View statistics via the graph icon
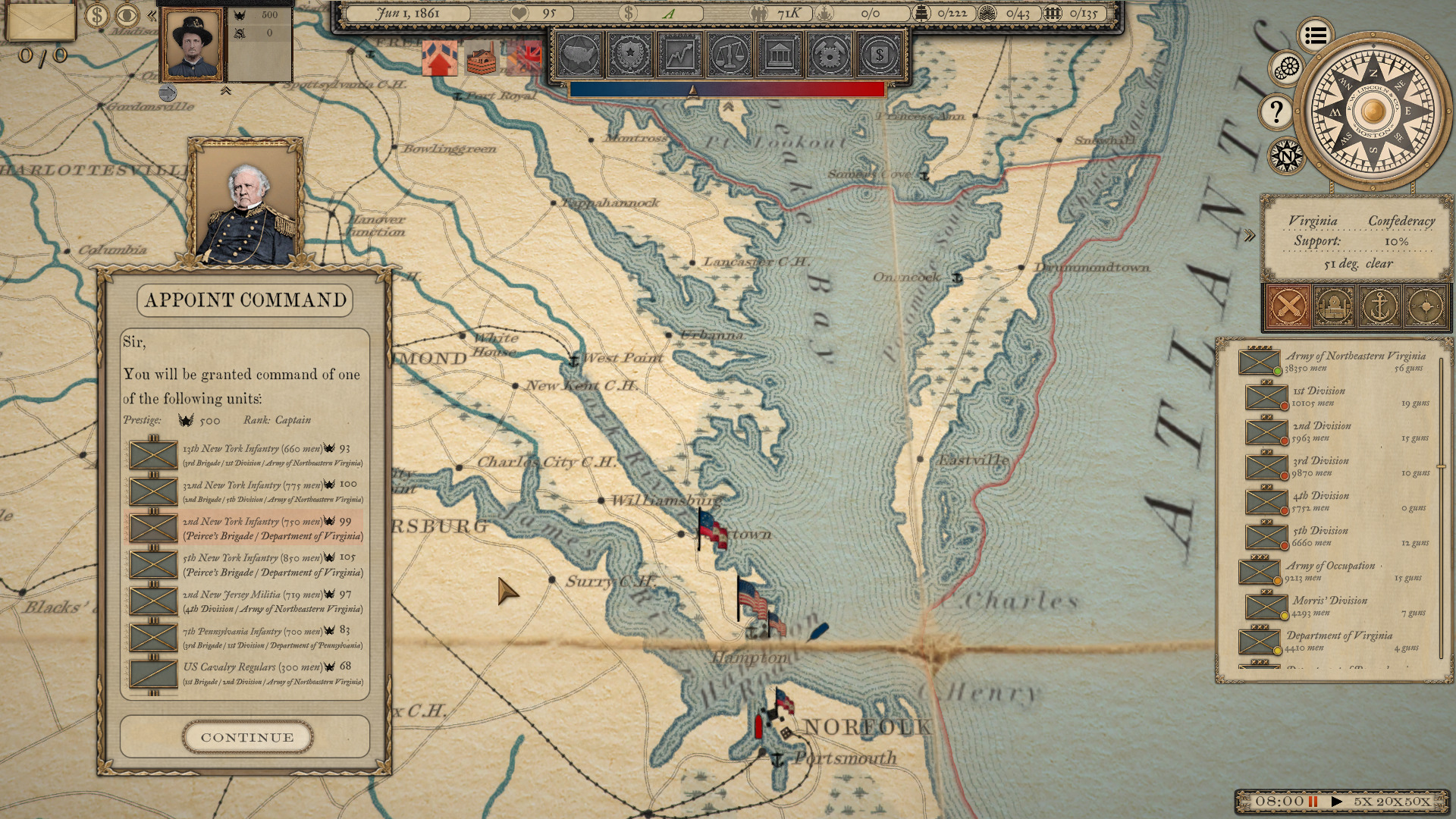 681,55
